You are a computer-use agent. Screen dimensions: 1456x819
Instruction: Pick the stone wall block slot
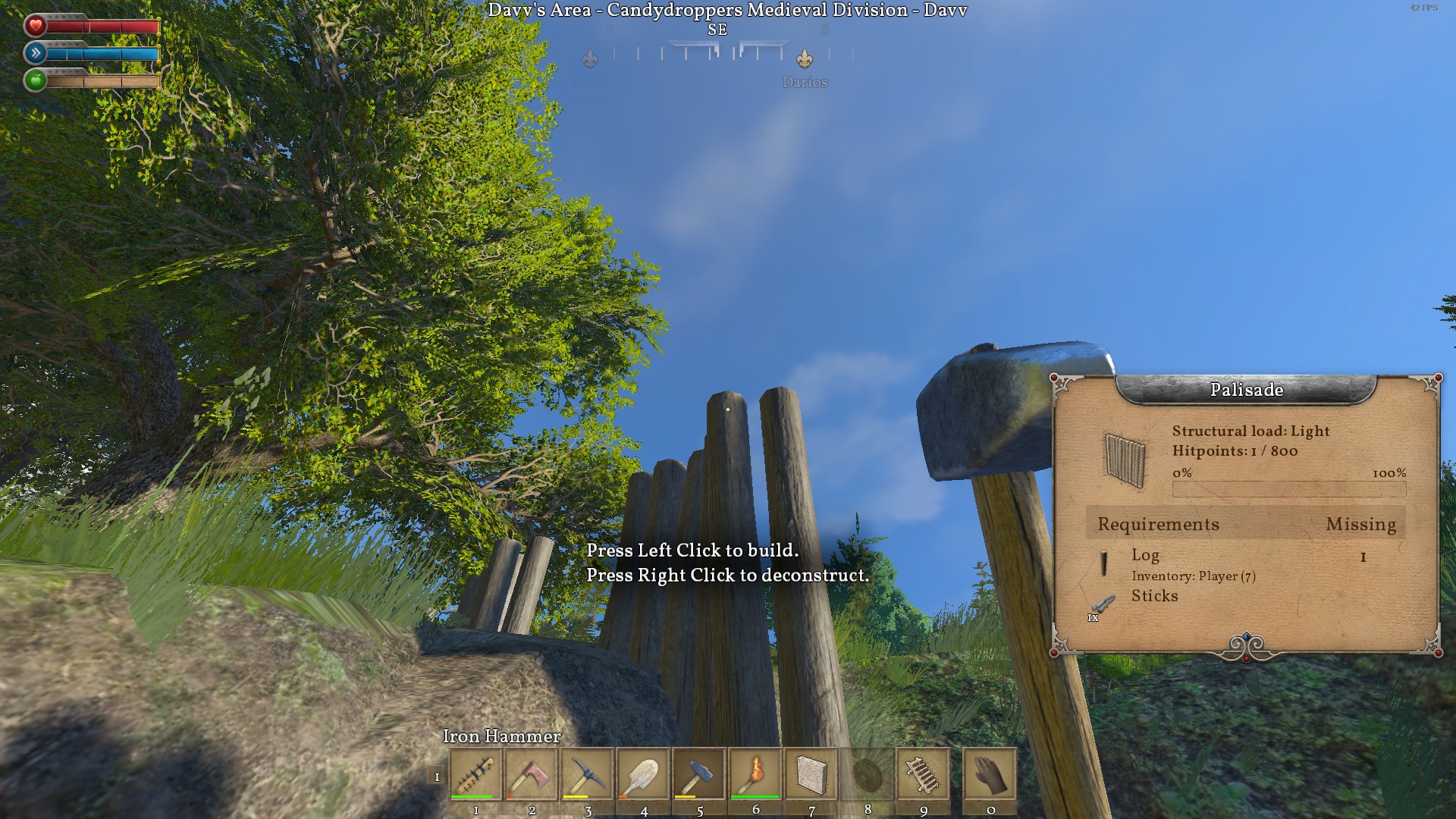click(811, 774)
